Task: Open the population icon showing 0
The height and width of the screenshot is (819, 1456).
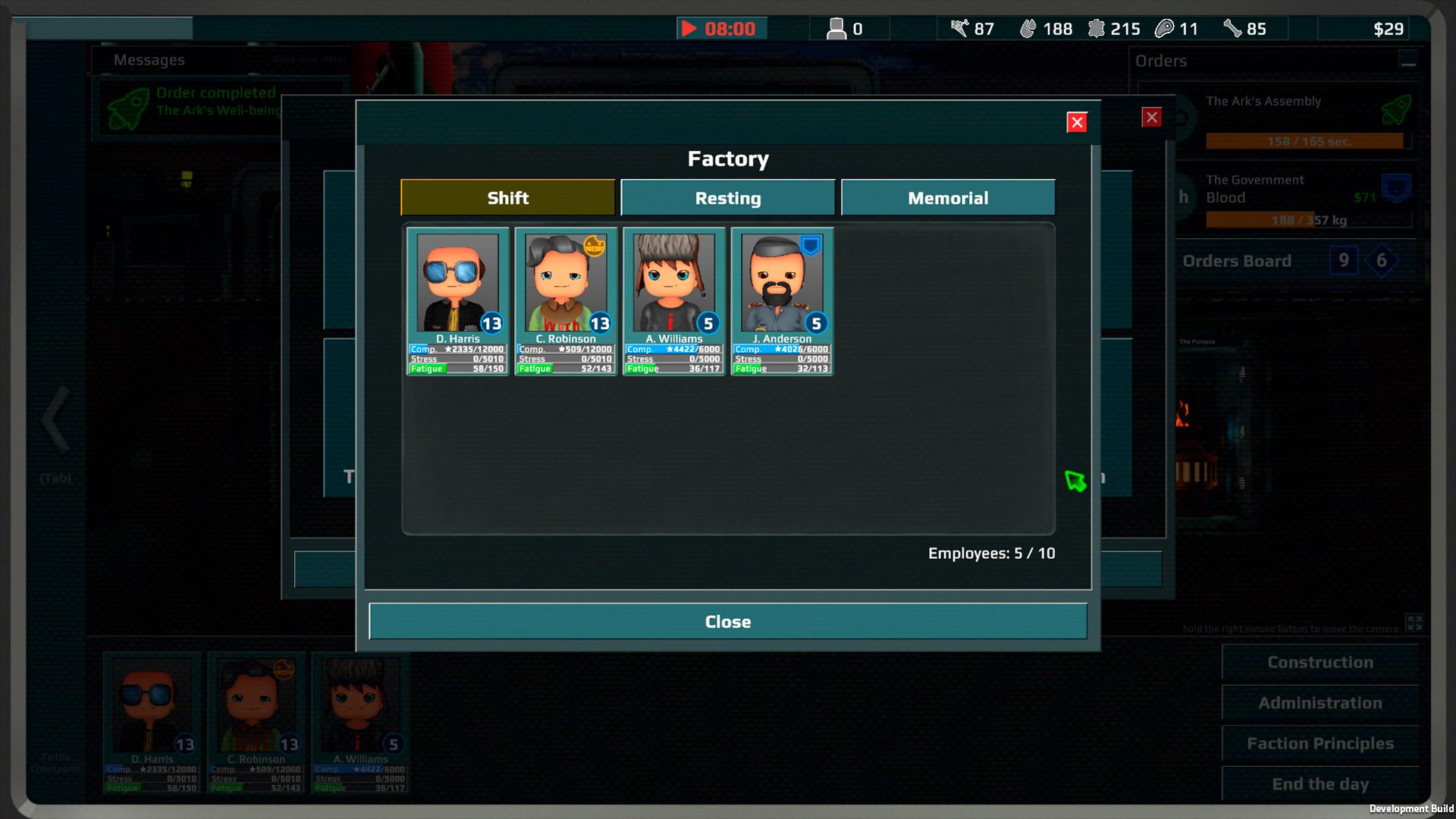Action: pyautogui.click(x=837, y=28)
